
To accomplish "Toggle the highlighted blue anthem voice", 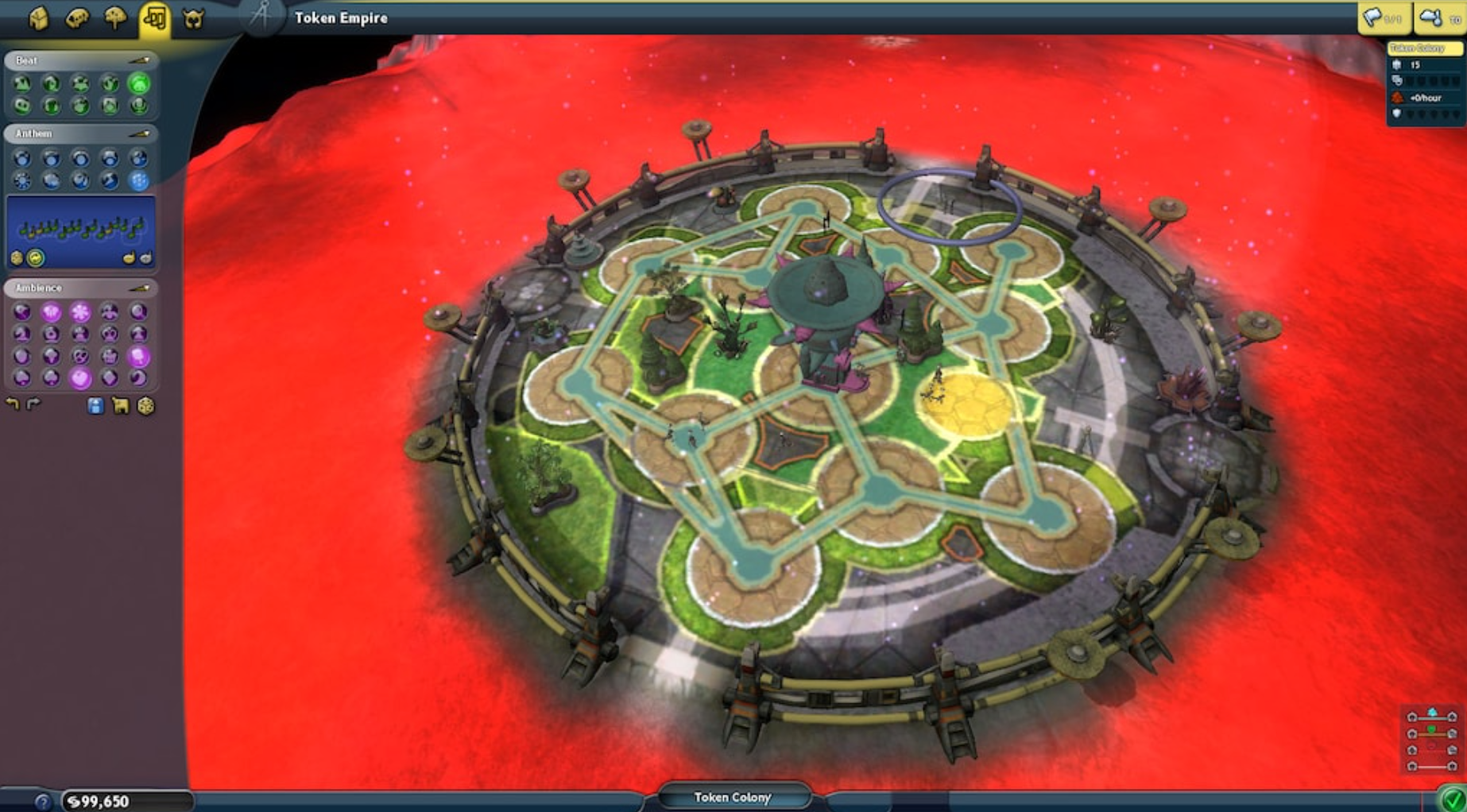I will tap(139, 180).
